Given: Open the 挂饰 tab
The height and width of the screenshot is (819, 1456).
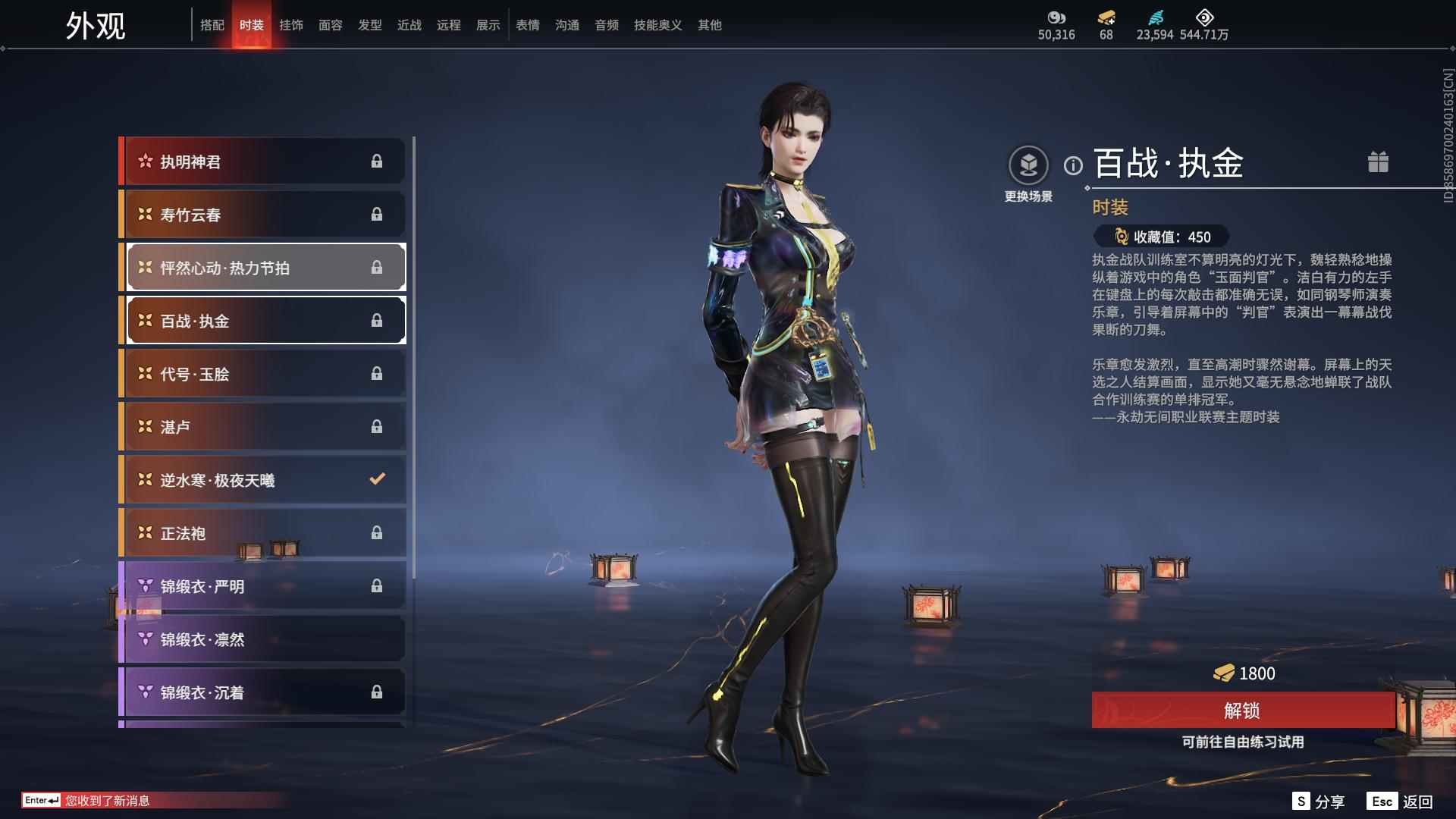Looking at the screenshot, I should 292,24.
